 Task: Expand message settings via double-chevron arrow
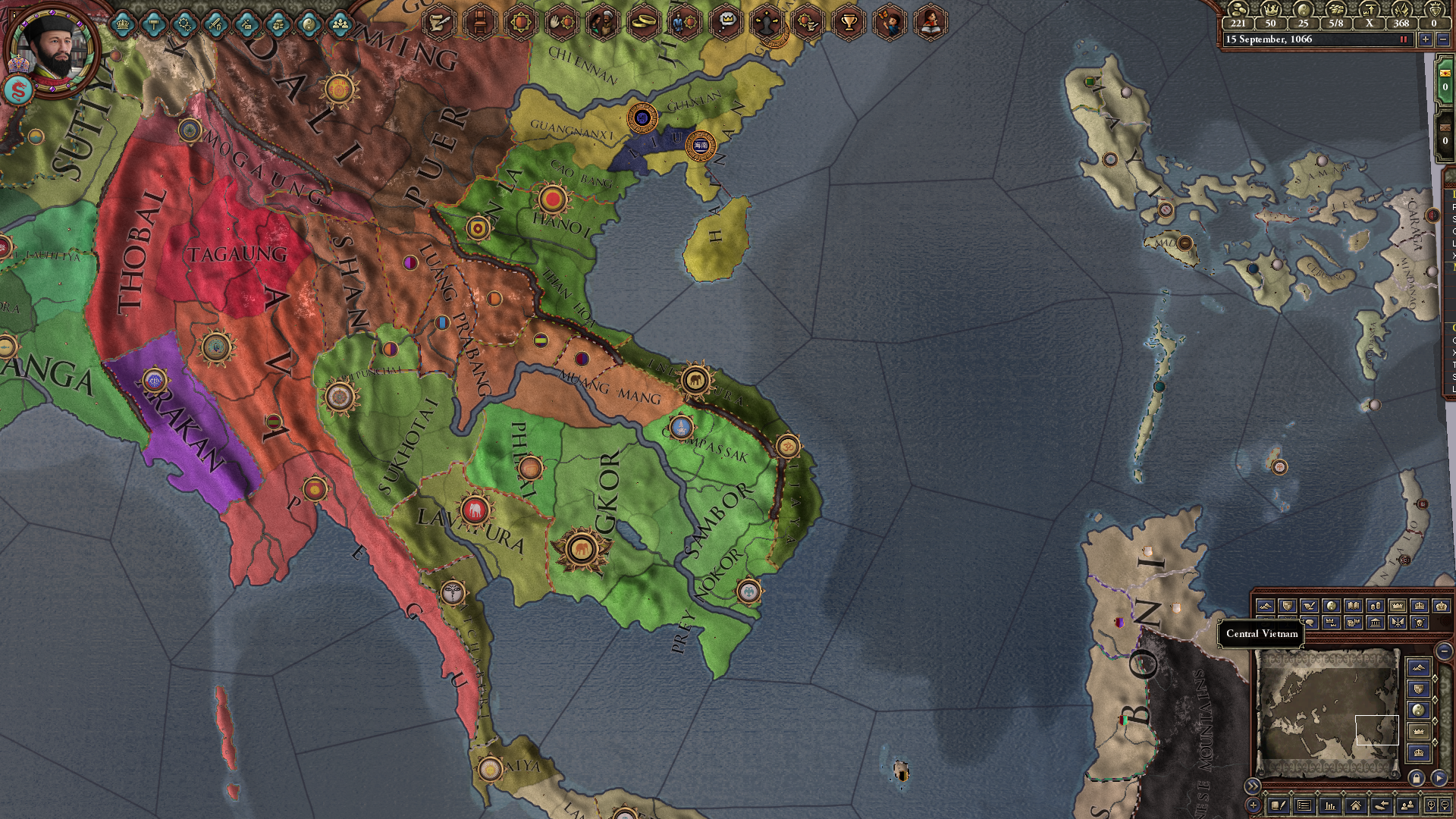[1254, 786]
